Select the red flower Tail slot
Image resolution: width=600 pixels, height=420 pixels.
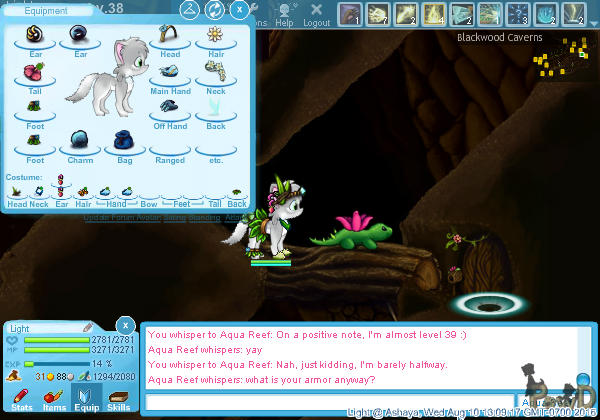pyautogui.click(x=34, y=73)
